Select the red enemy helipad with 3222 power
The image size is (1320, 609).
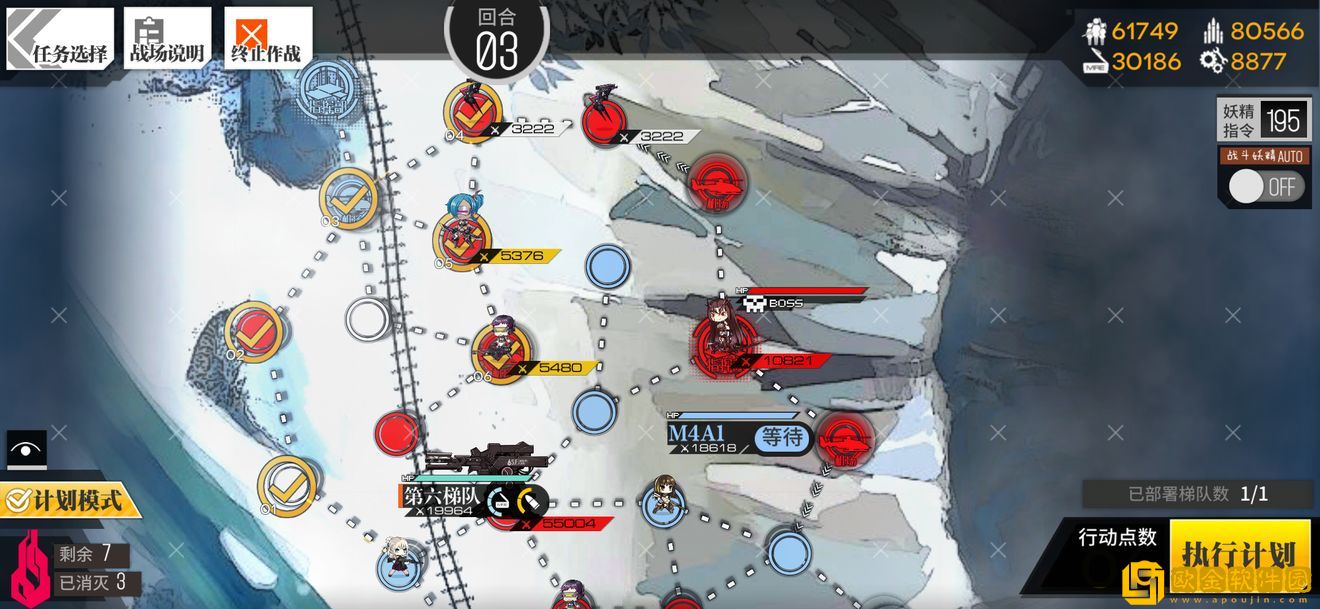click(x=605, y=118)
